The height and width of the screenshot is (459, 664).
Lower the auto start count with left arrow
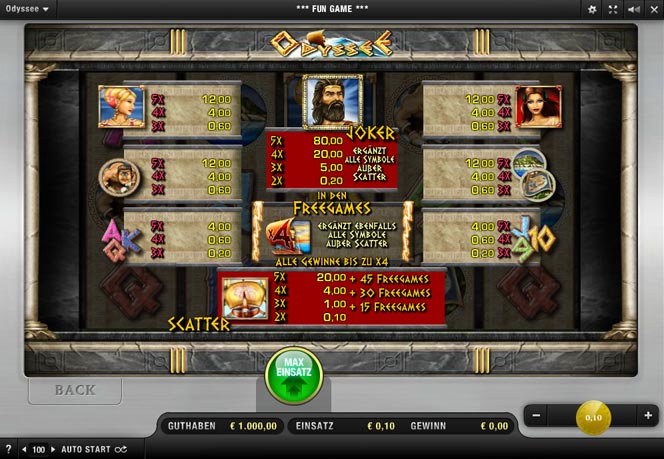pyautogui.click(x=25, y=450)
